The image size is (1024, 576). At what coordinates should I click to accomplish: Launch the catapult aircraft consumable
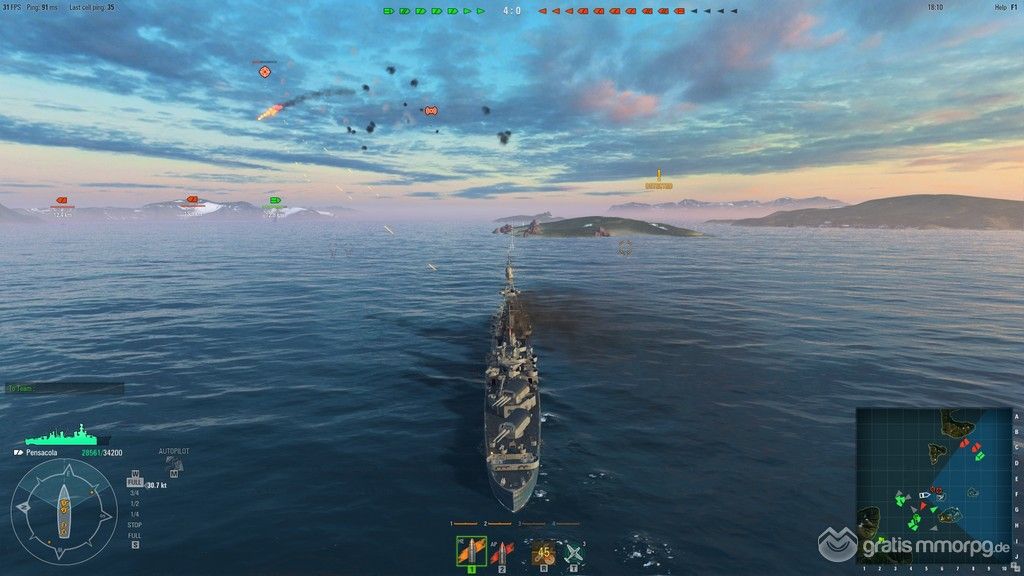573,551
